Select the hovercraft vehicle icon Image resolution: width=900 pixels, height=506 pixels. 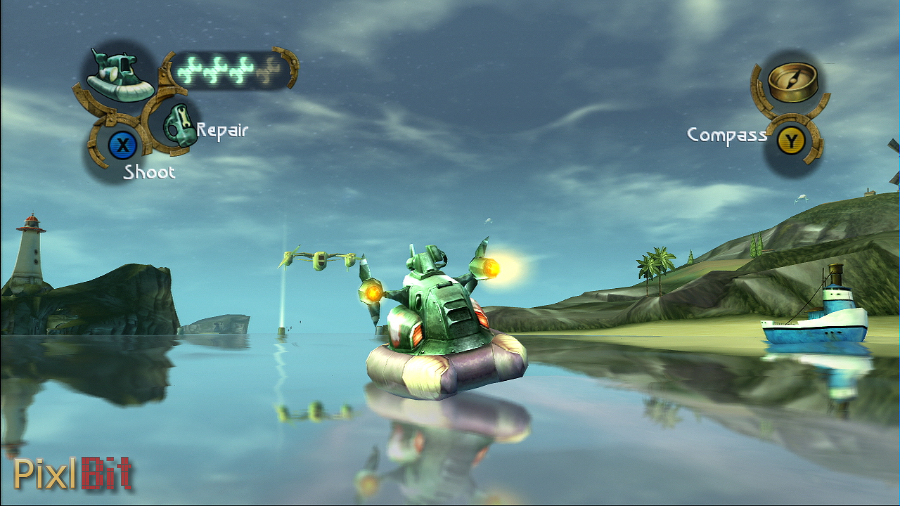point(120,77)
